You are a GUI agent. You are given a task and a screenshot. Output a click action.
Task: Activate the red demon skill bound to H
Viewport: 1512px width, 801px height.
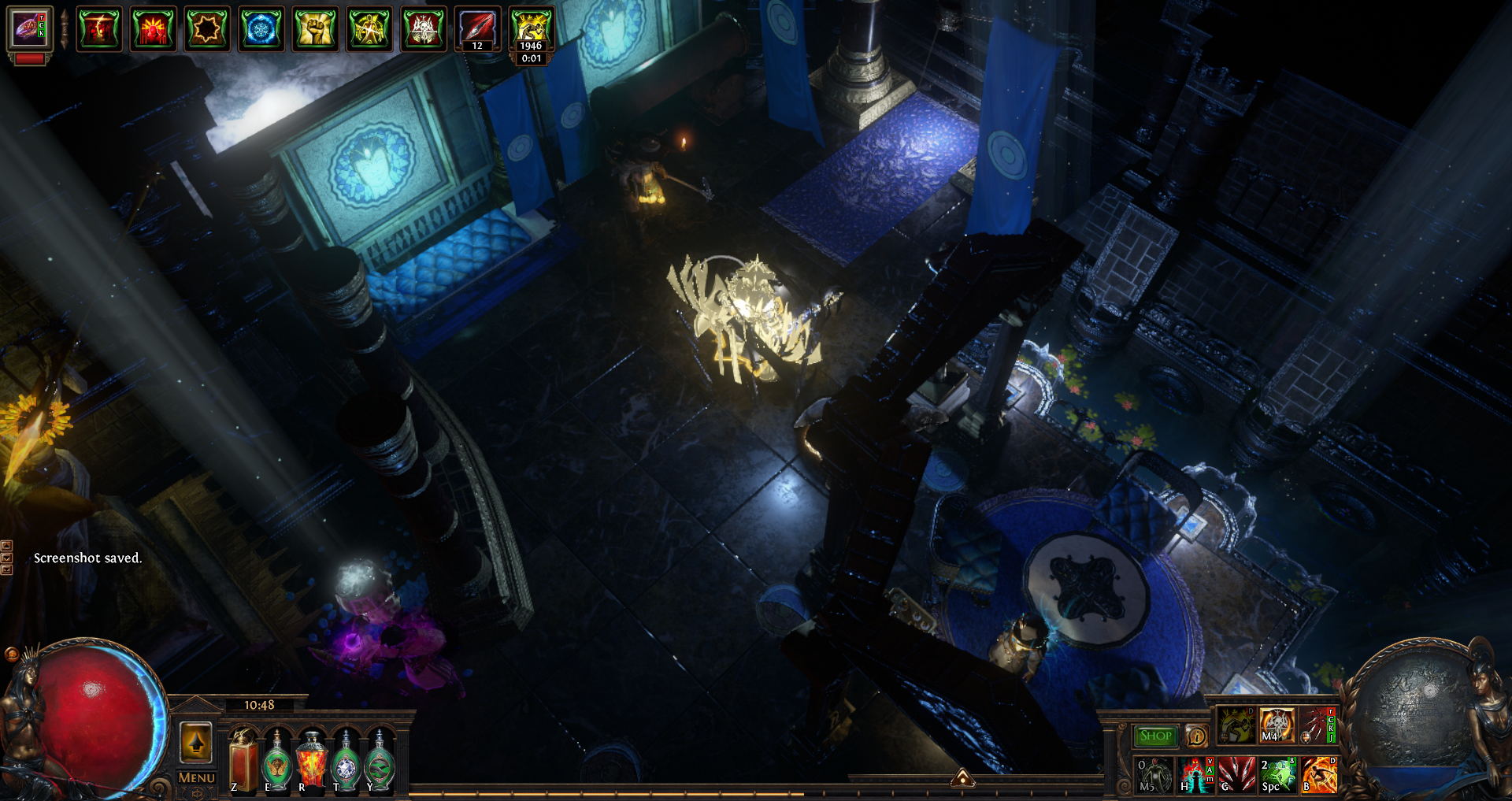point(1195,774)
